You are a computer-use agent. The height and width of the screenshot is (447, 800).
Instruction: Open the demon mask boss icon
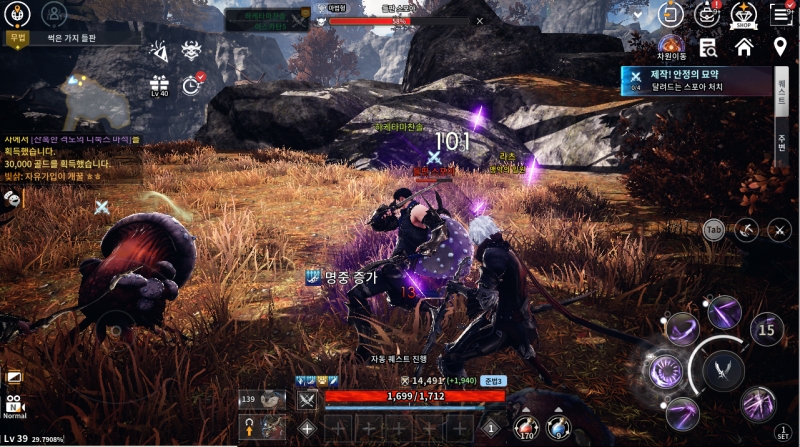pos(191,49)
